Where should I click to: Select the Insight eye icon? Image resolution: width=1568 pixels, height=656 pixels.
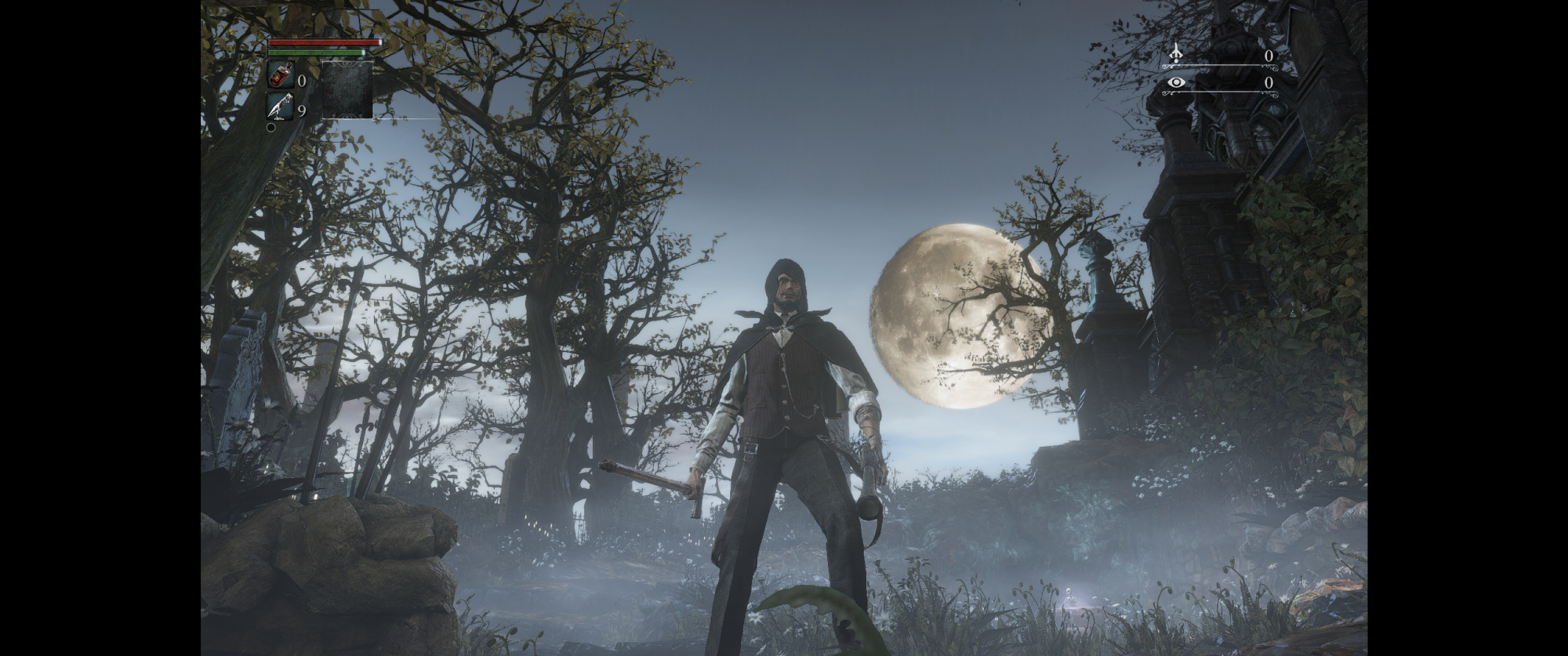1175,82
